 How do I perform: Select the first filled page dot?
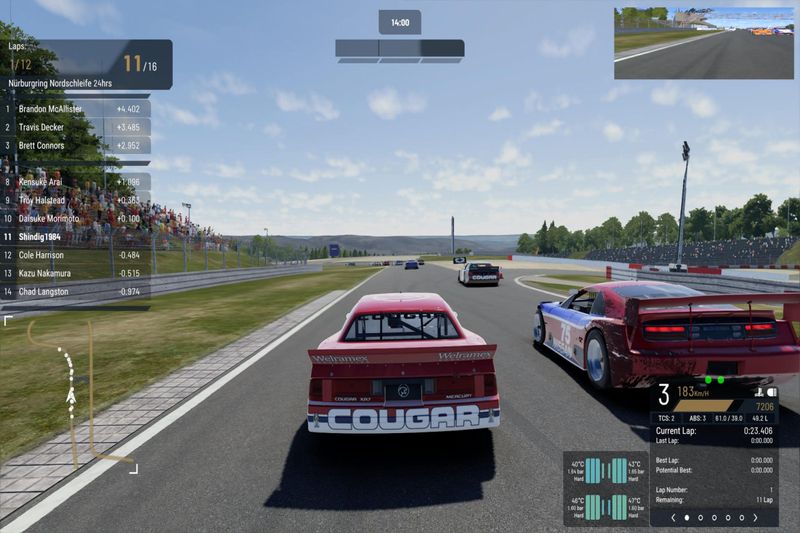pos(686,518)
